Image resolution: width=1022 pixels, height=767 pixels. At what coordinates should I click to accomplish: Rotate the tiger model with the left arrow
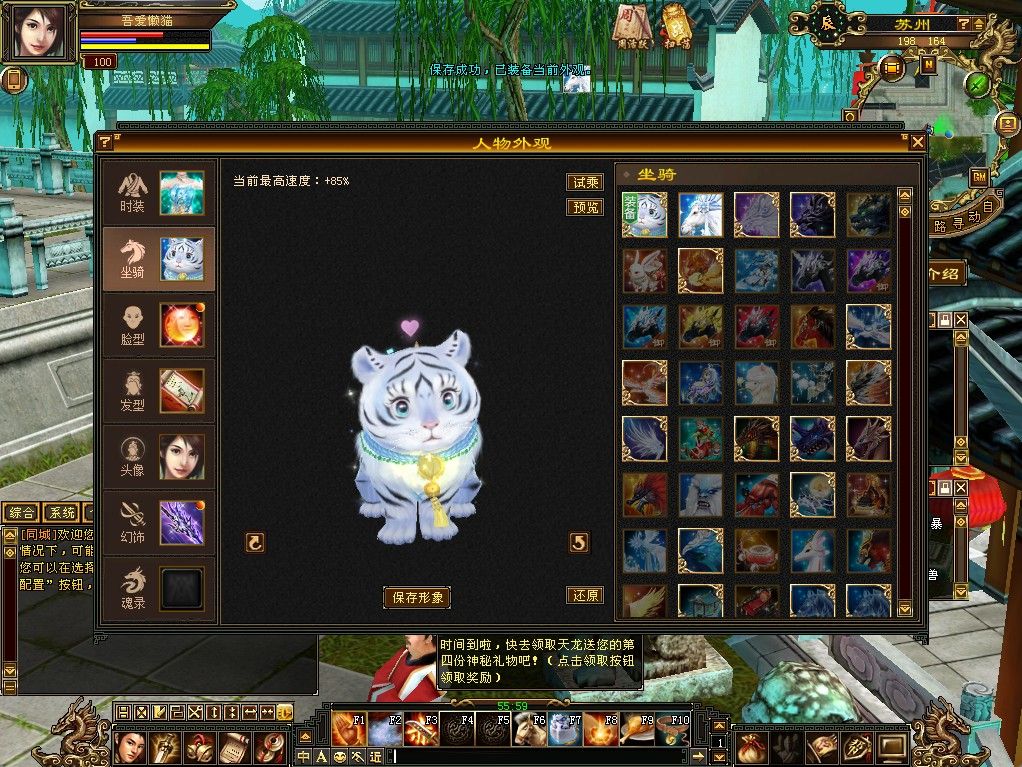coord(255,542)
